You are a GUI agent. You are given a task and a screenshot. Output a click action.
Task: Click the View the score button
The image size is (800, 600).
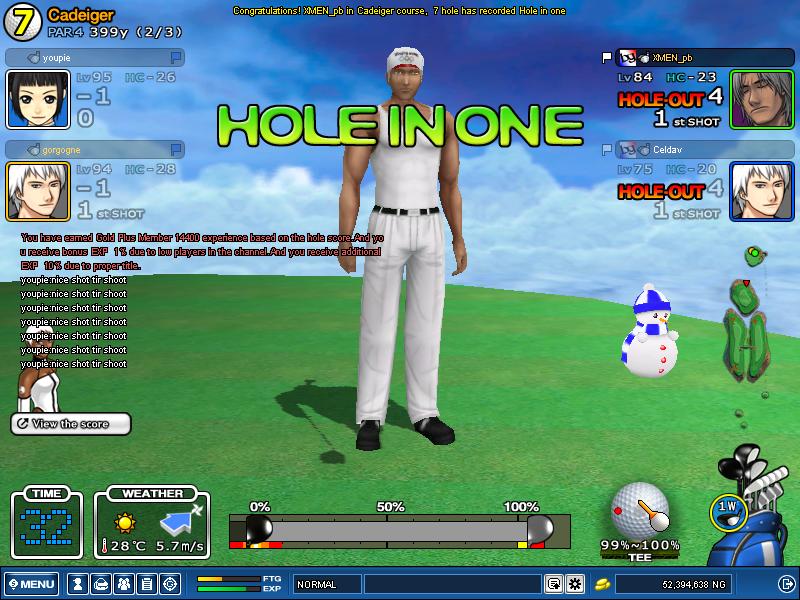[x=71, y=424]
